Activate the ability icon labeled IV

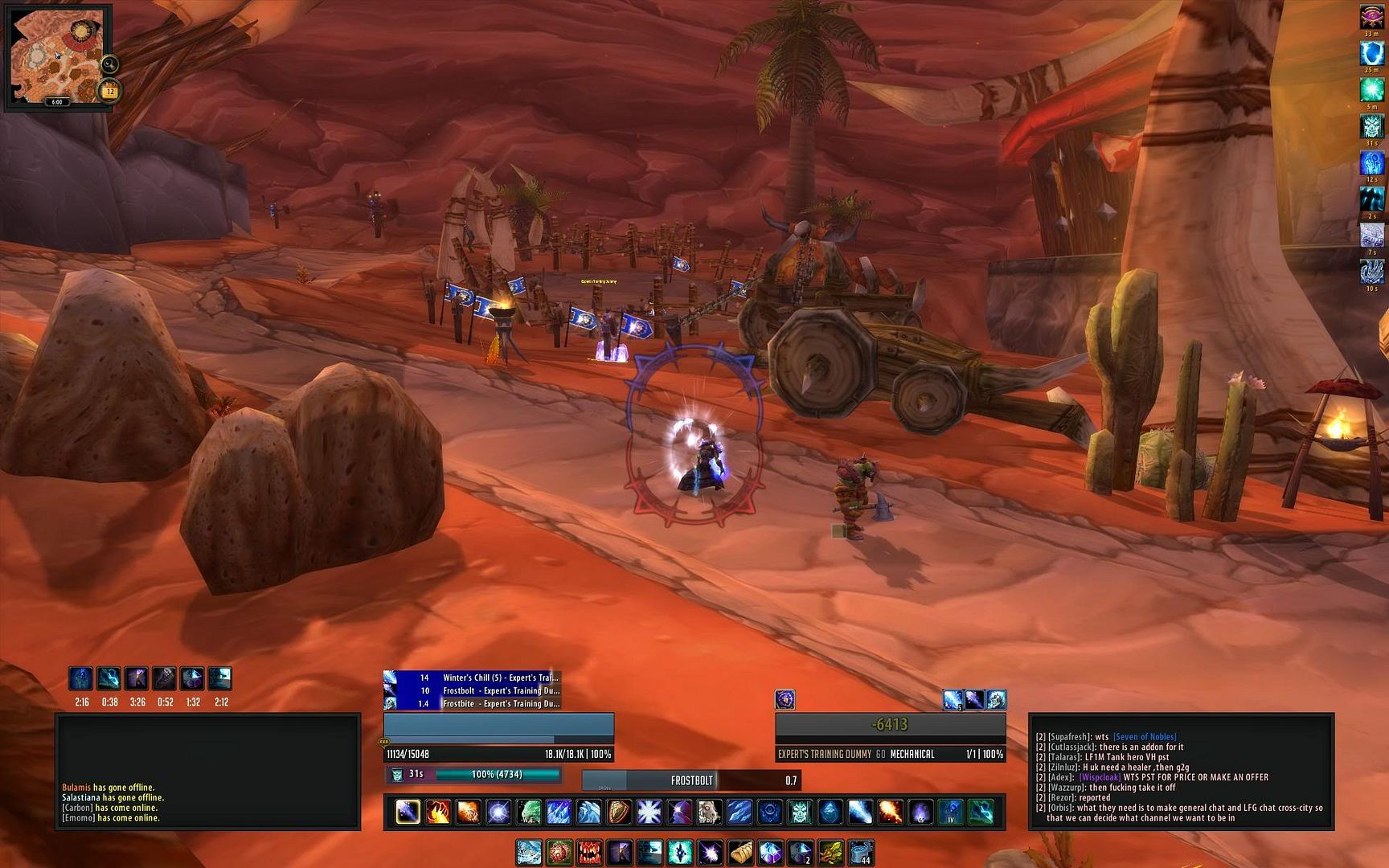(x=950, y=812)
